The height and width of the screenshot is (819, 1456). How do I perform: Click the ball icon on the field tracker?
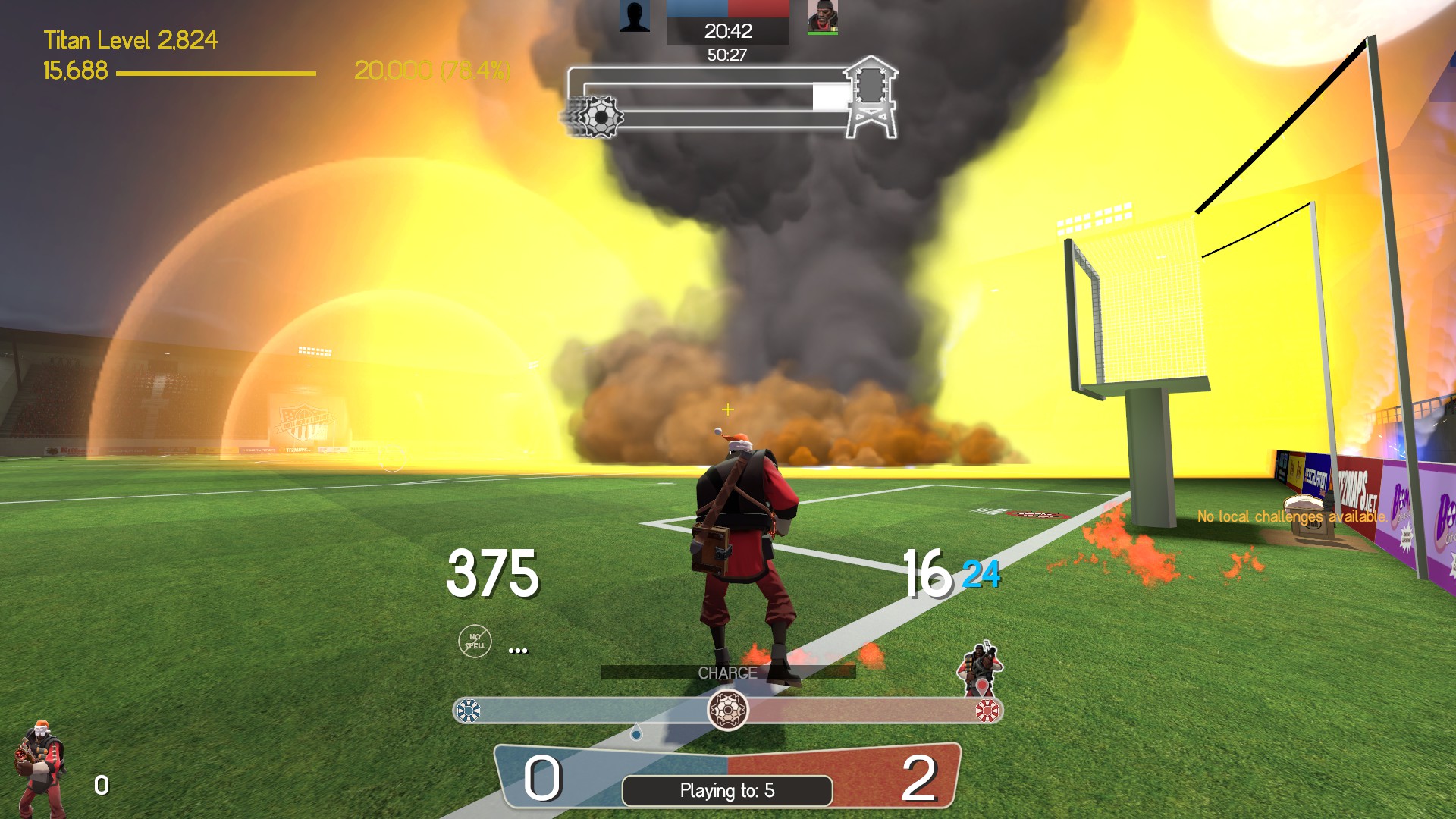[x=727, y=711]
